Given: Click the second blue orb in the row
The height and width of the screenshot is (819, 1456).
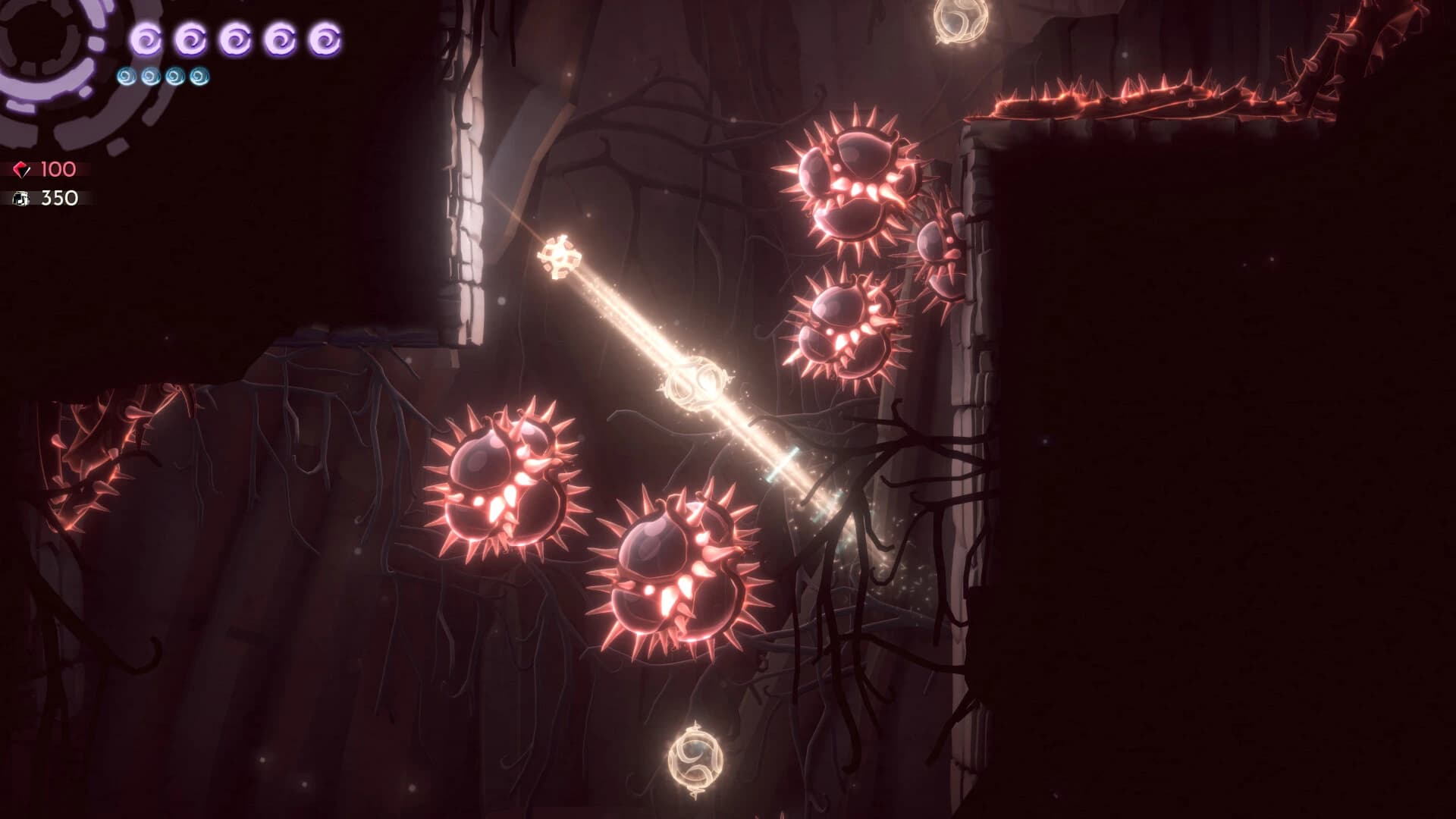Looking at the screenshot, I should coord(149,76).
